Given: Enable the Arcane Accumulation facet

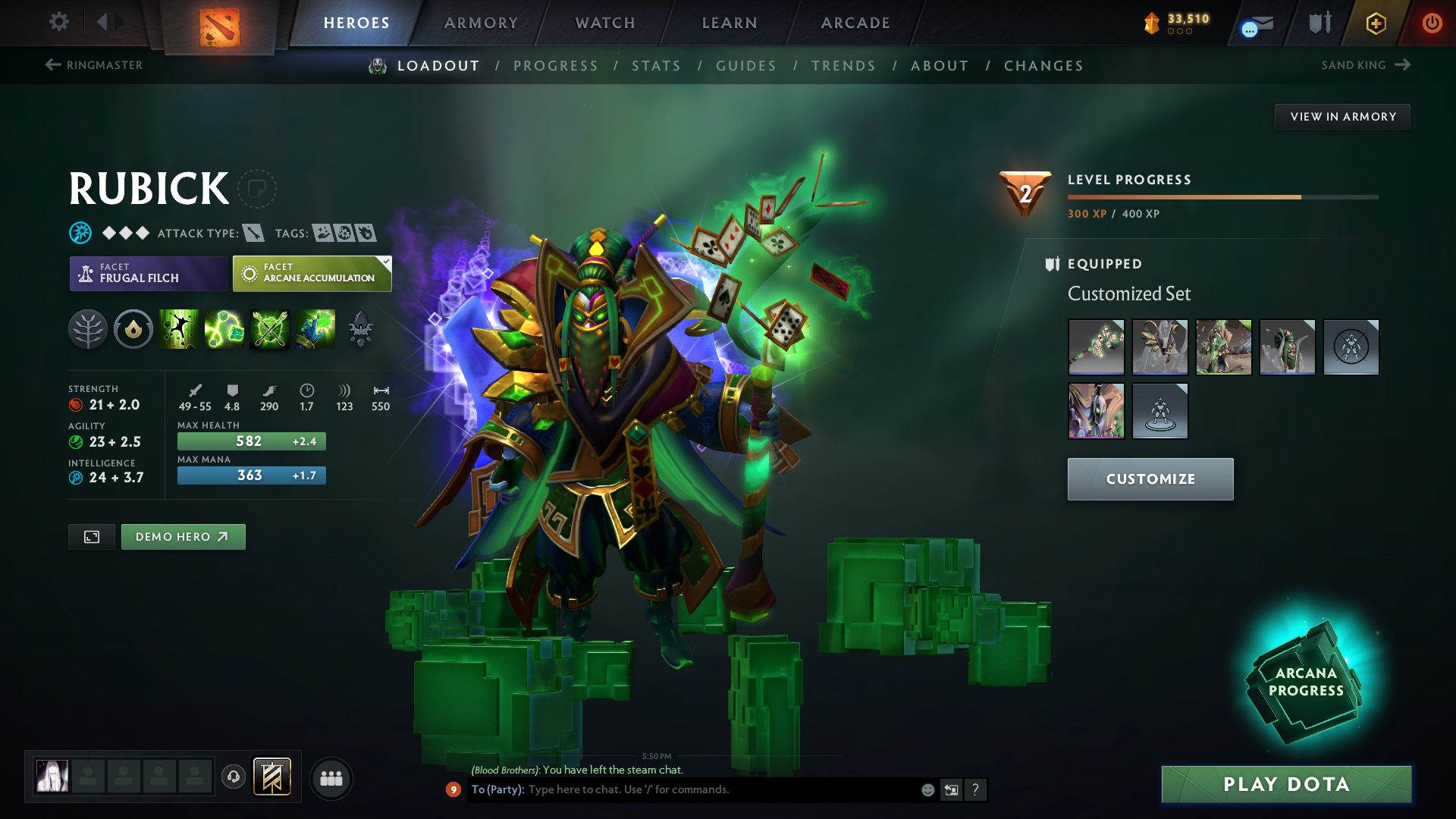Looking at the screenshot, I should pyautogui.click(x=312, y=274).
